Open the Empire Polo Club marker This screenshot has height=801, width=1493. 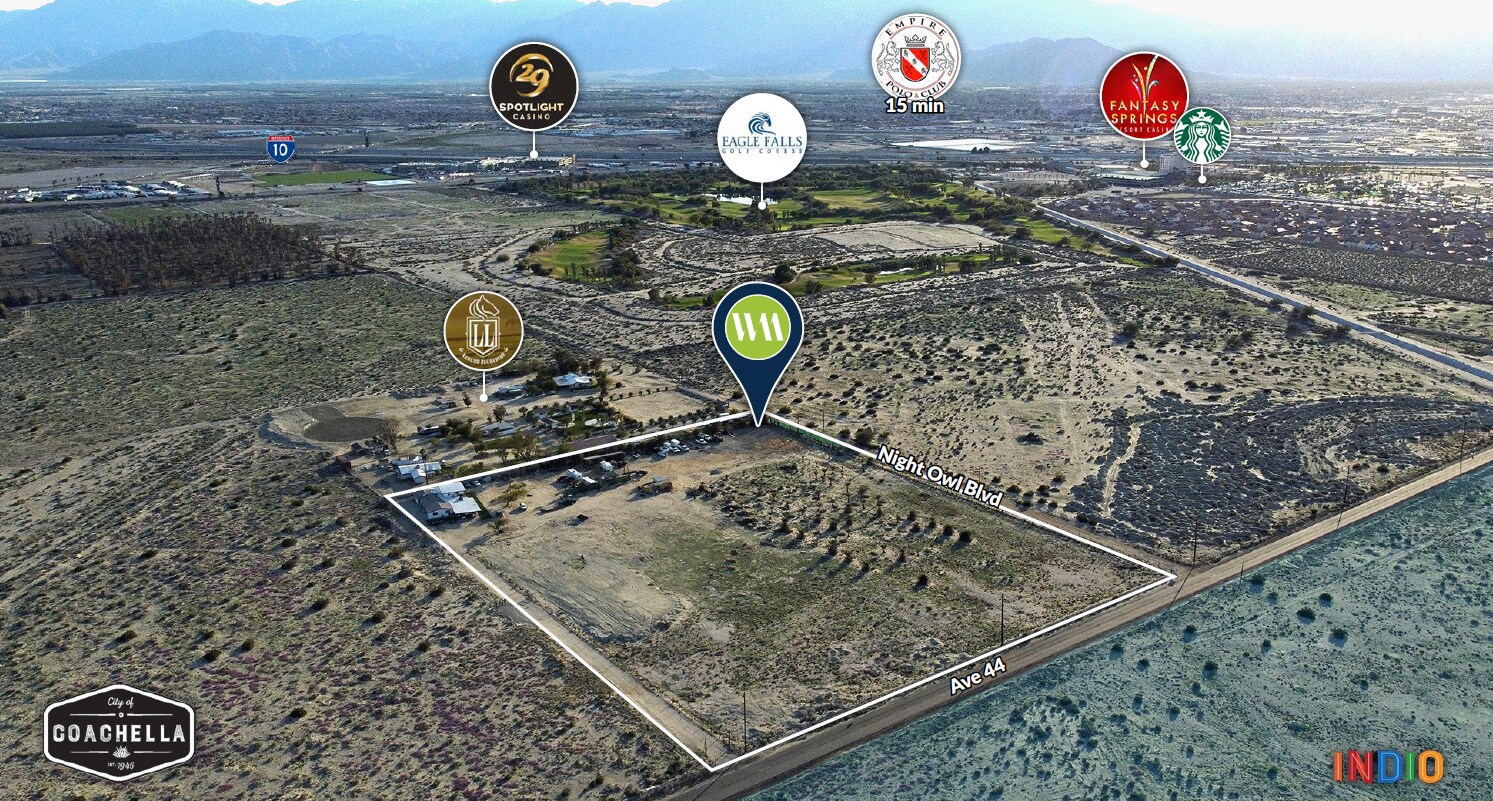click(x=916, y=57)
